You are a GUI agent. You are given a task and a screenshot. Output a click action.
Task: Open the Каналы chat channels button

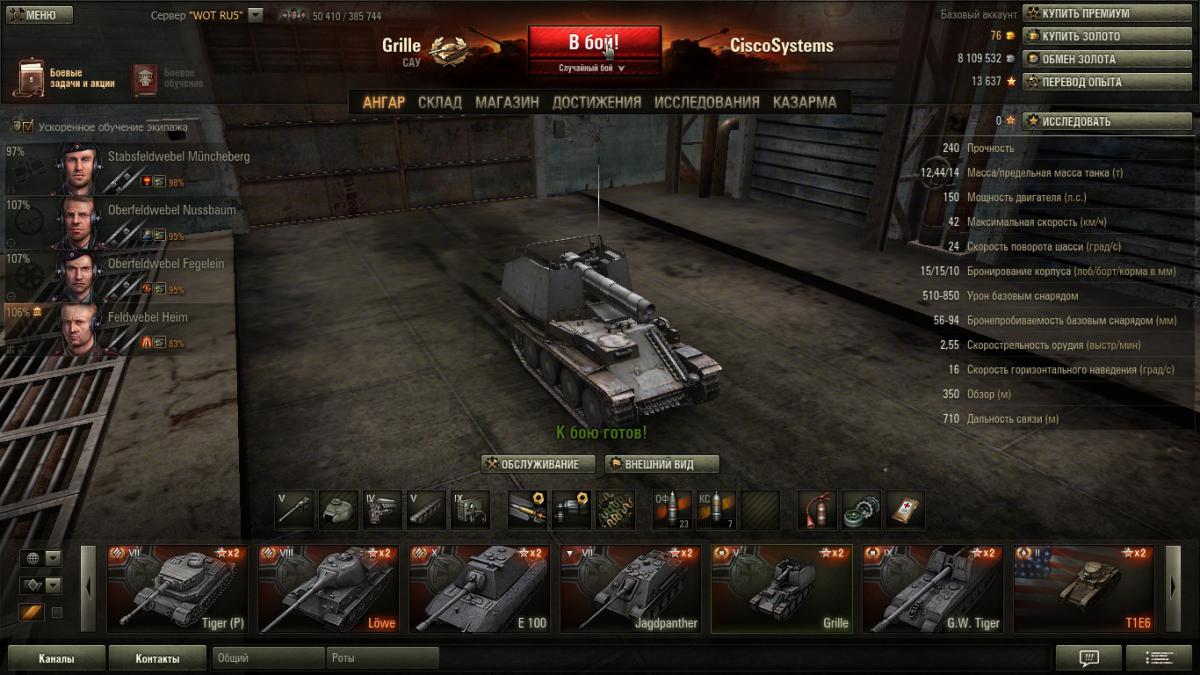coord(56,659)
